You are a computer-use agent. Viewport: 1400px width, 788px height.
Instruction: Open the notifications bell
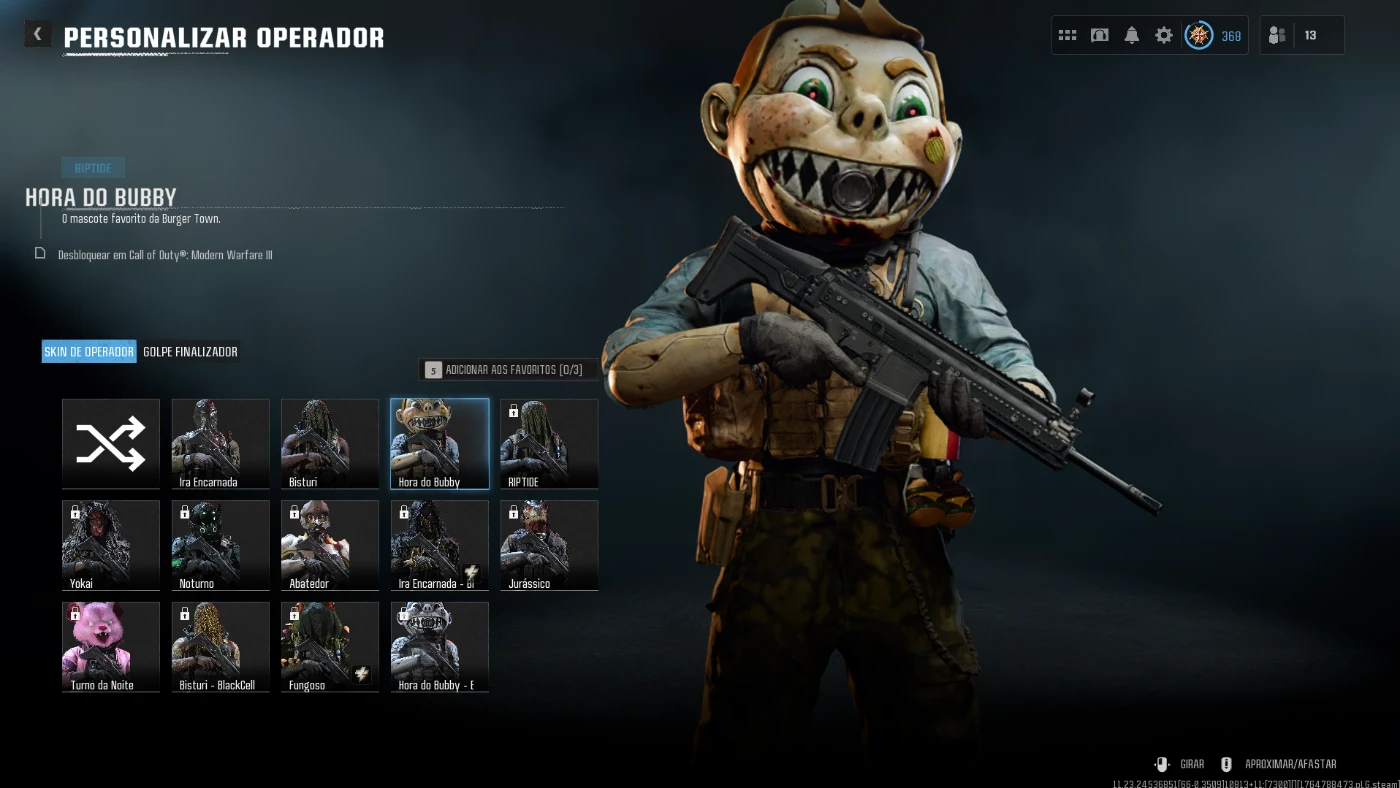coord(1132,36)
